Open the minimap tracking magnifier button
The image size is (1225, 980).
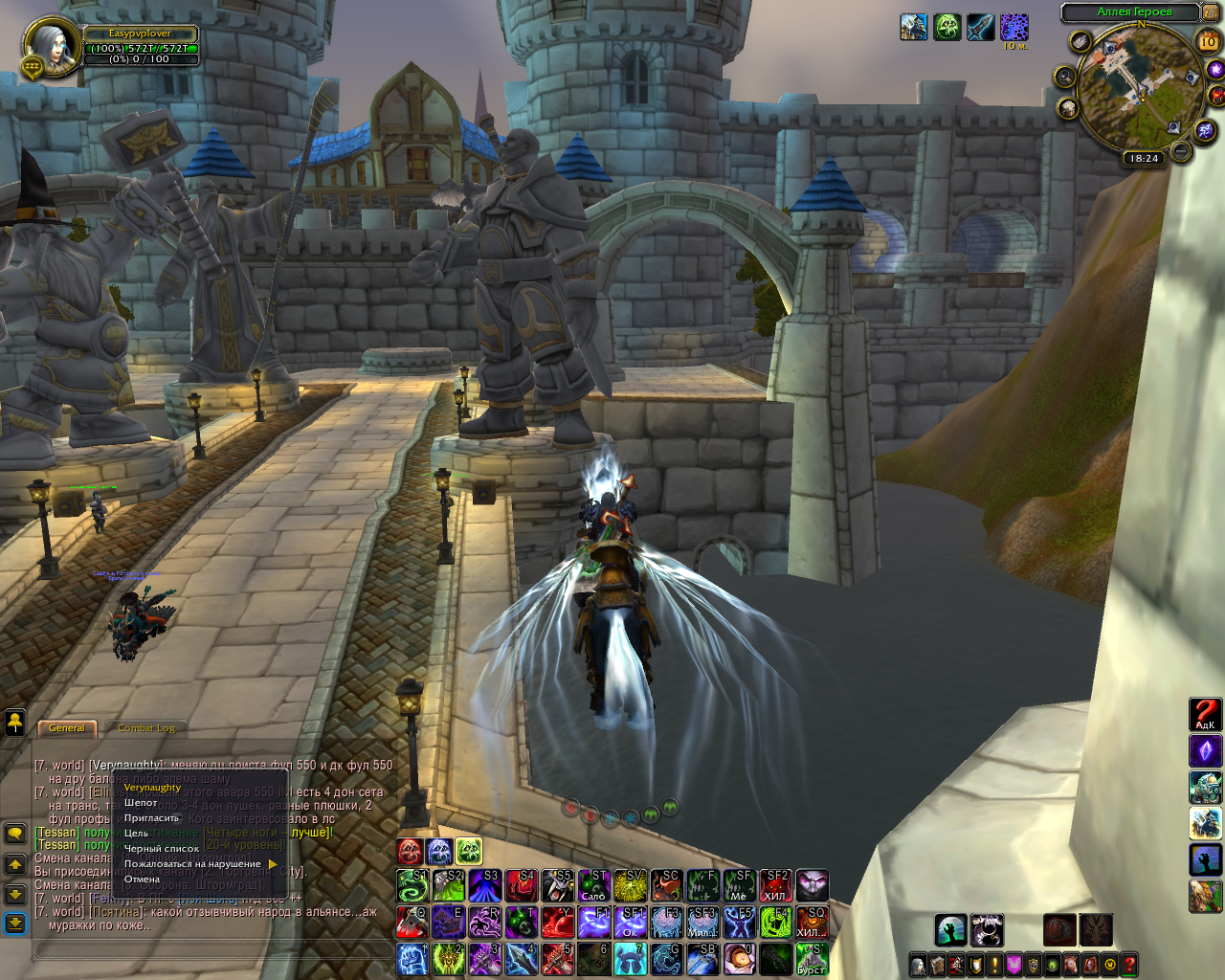pyautogui.click(x=1064, y=76)
